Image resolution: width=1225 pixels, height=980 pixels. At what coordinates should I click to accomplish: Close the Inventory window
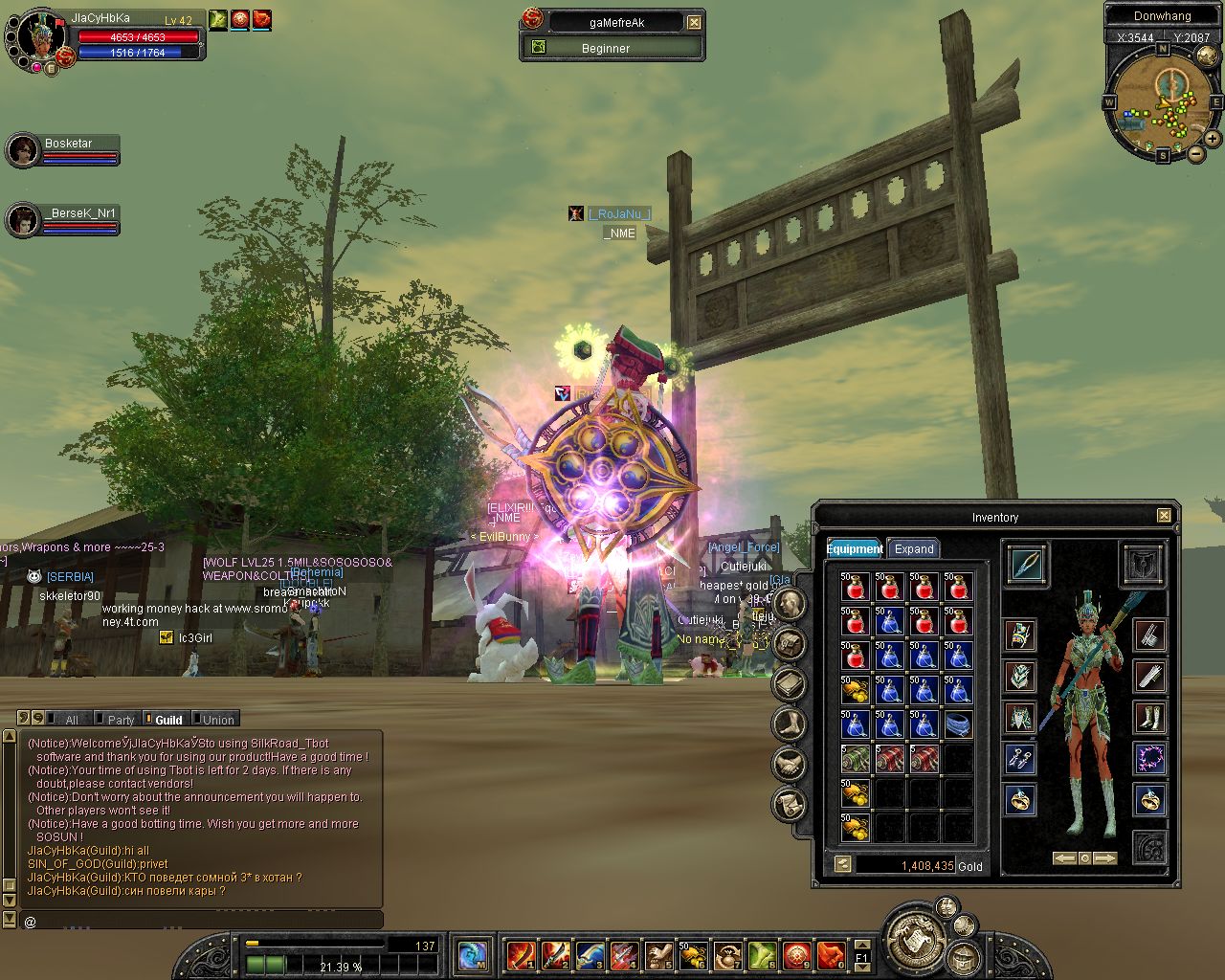(x=1164, y=516)
